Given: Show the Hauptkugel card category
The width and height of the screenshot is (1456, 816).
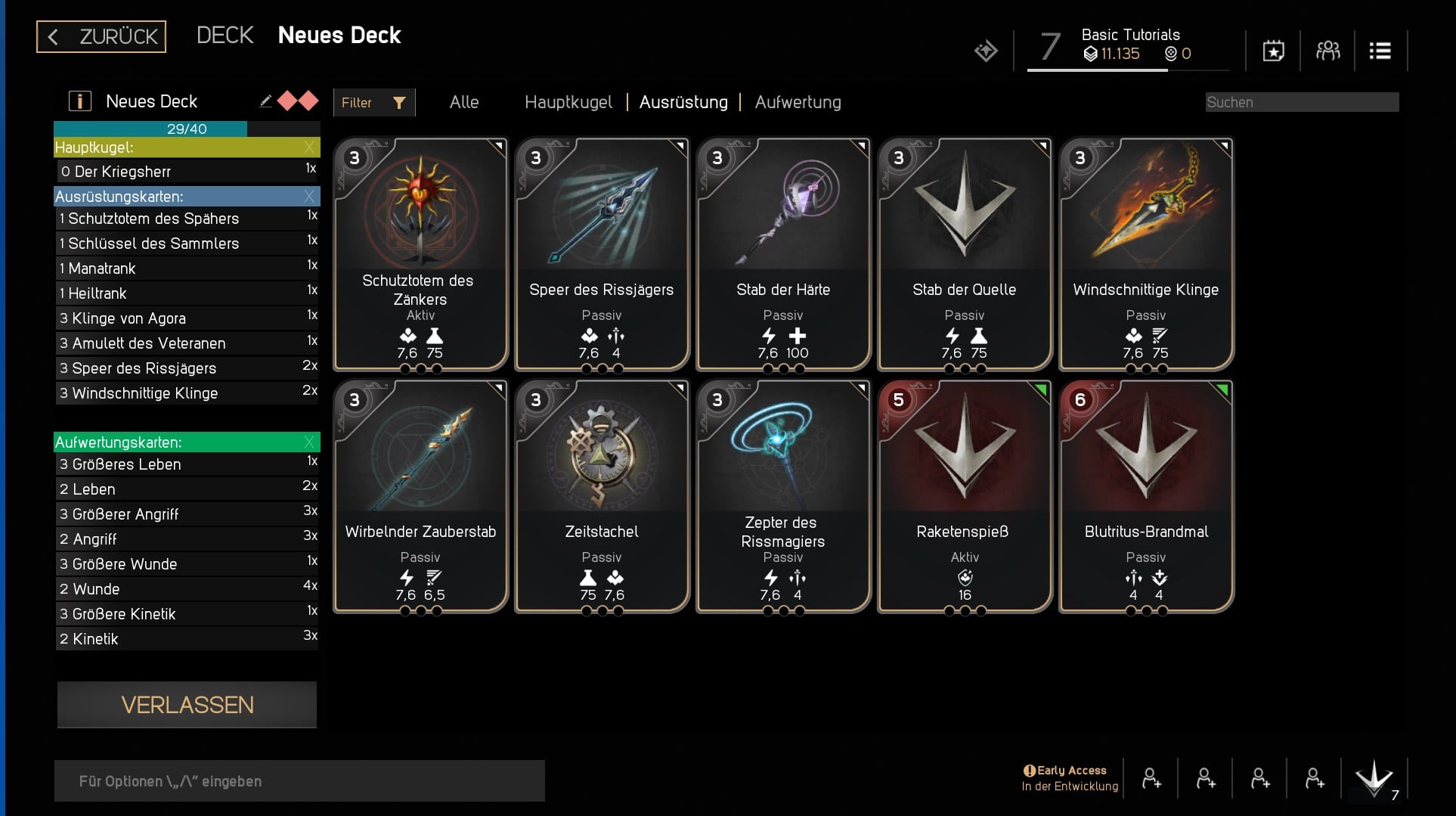Looking at the screenshot, I should (568, 102).
